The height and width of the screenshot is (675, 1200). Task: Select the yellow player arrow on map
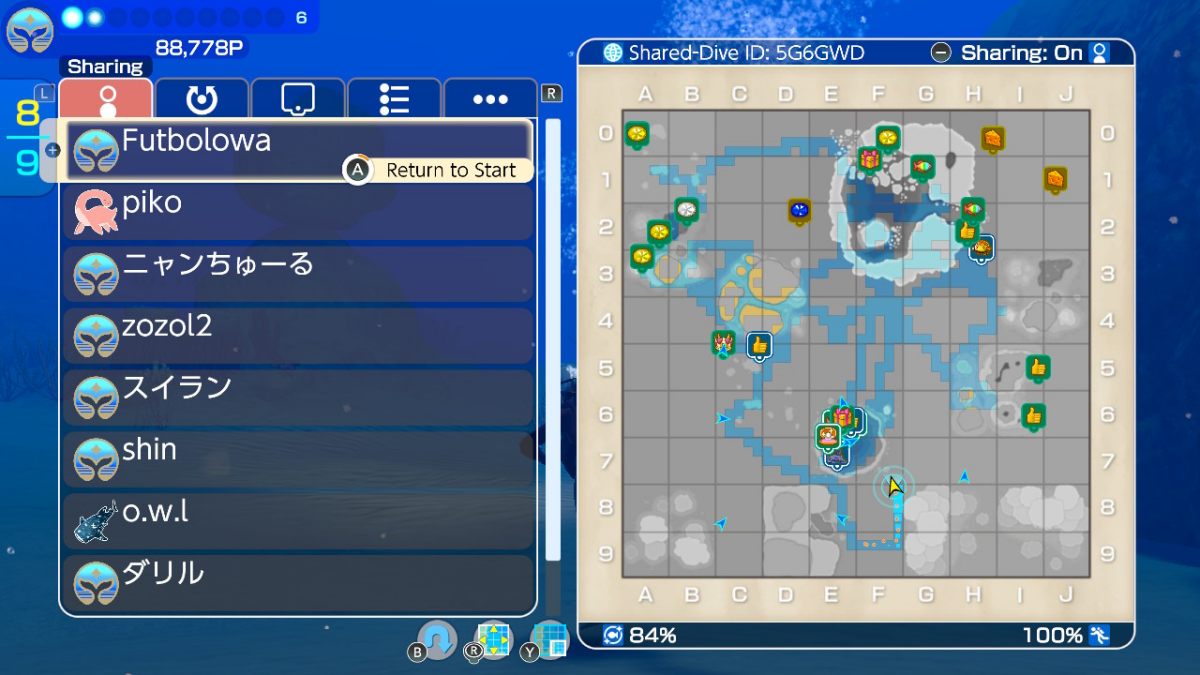[894, 487]
